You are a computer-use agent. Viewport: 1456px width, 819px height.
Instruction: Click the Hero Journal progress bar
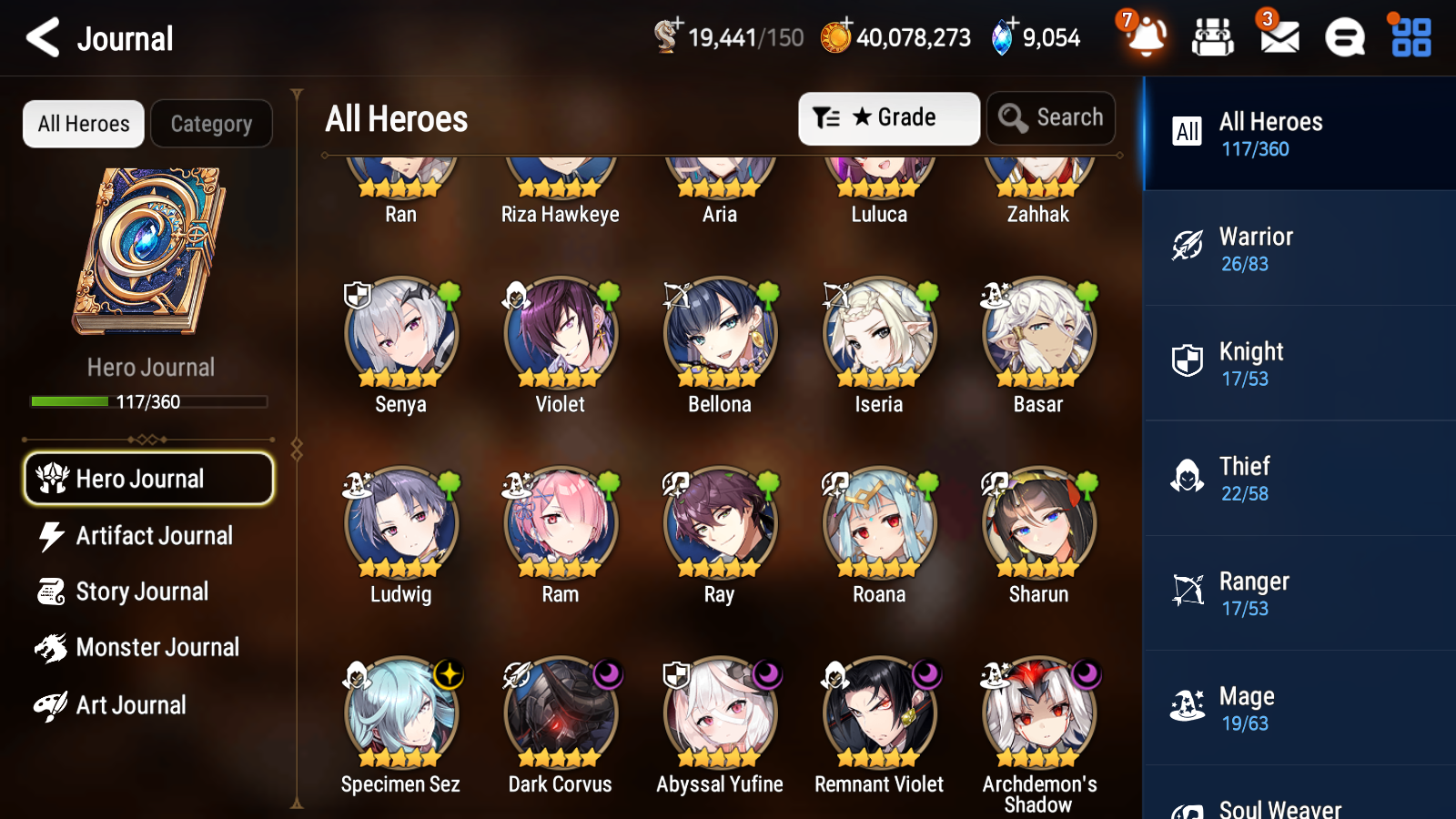tap(149, 401)
